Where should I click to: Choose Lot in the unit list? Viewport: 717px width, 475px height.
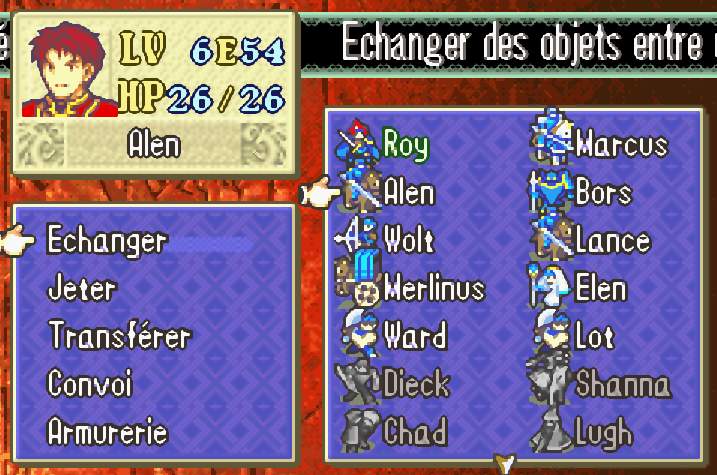click(x=593, y=336)
